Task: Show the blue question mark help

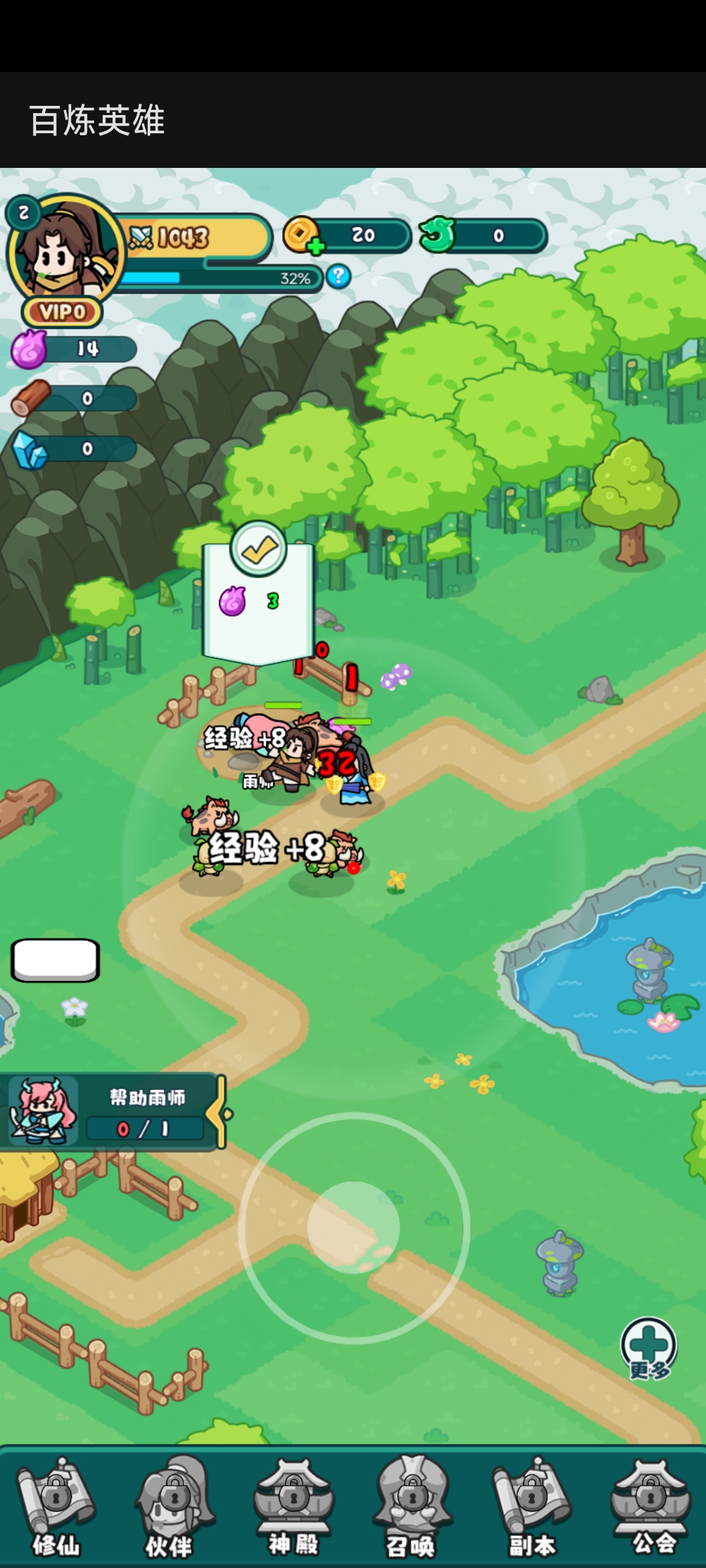Action: pyautogui.click(x=339, y=276)
